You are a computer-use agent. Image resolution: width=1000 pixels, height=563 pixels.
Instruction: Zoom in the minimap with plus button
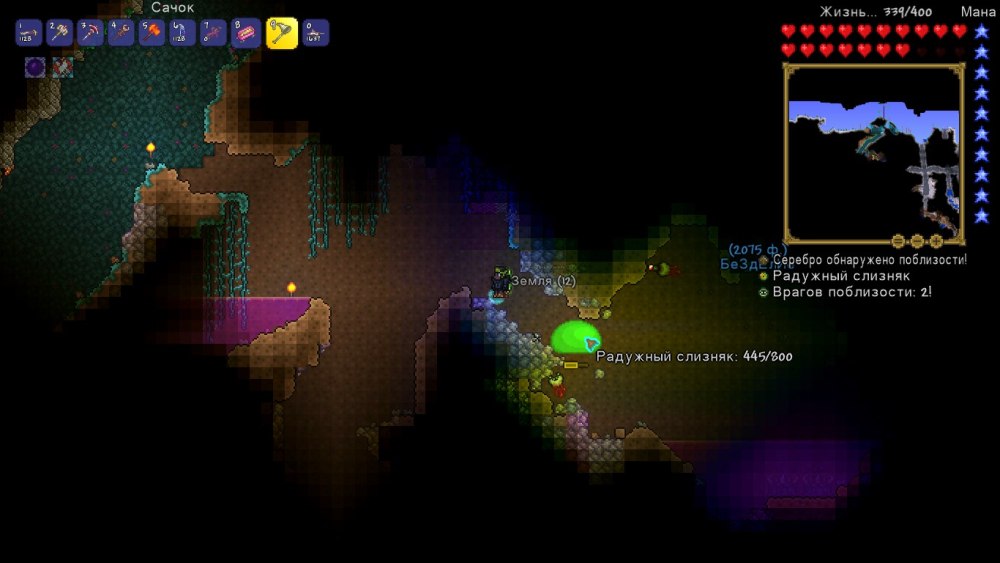(936, 241)
